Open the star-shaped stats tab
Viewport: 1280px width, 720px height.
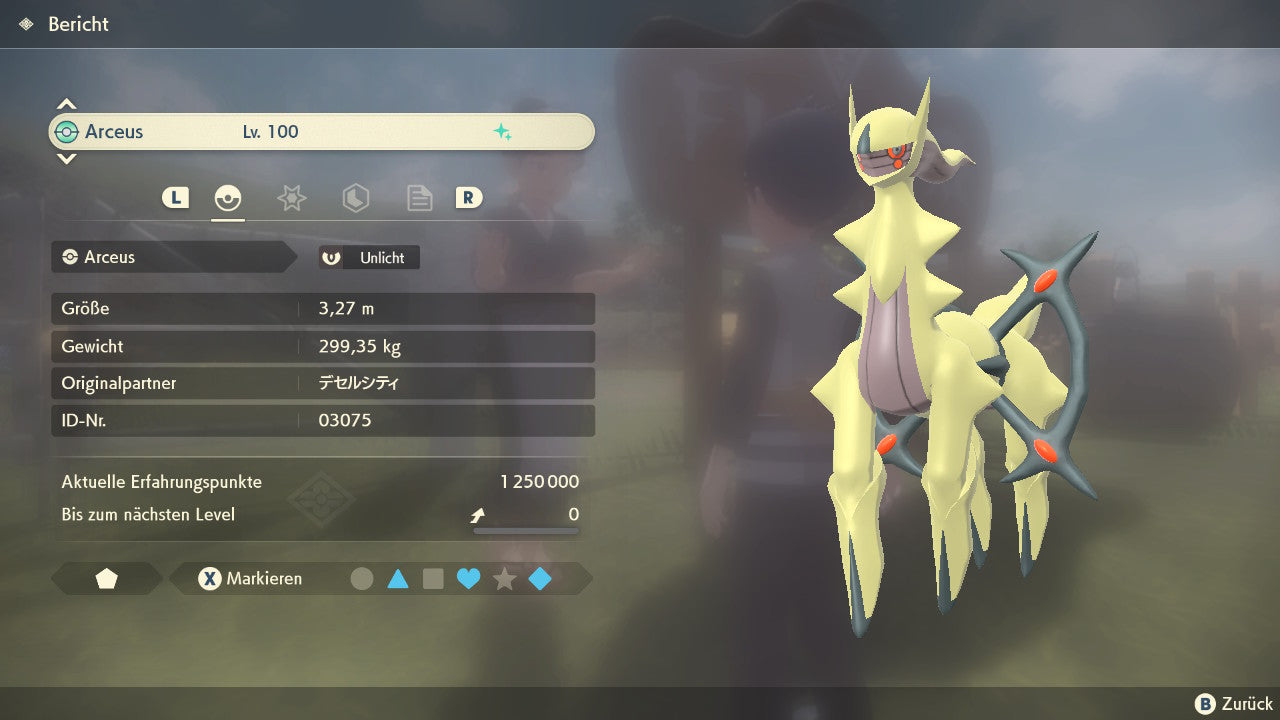pyautogui.click(x=291, y=198)
